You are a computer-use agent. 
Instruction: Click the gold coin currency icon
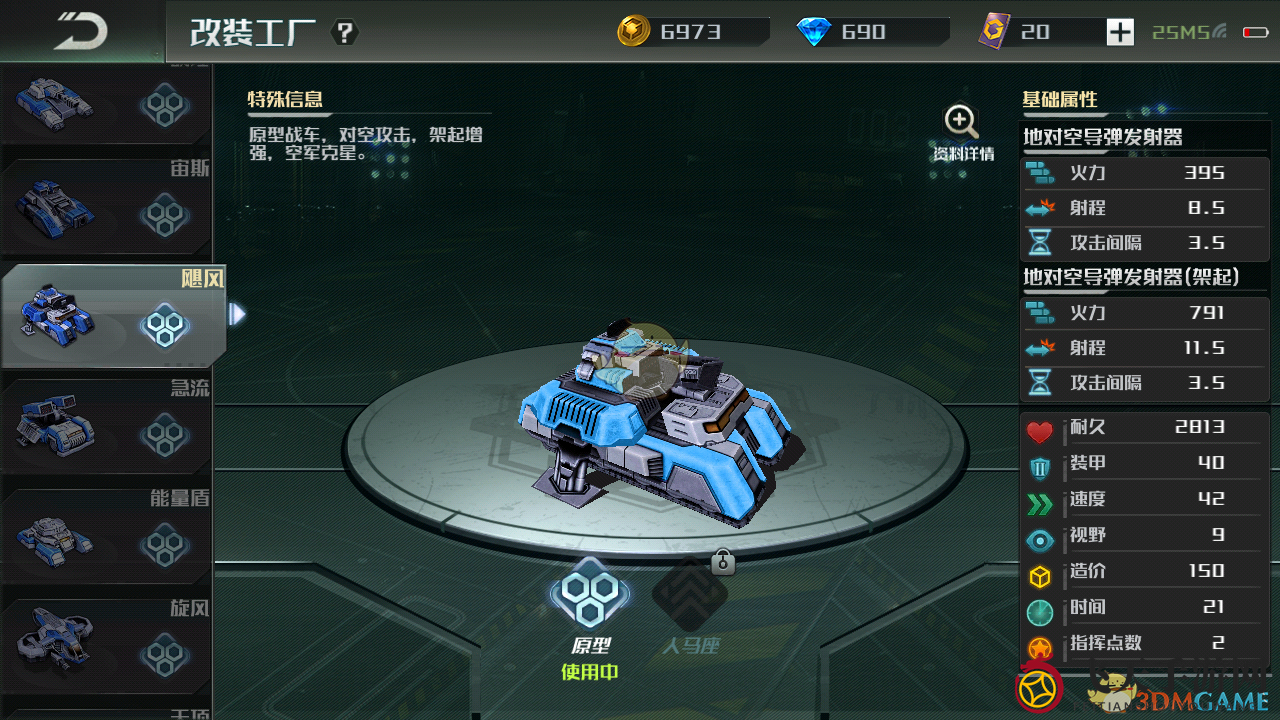pos(633,32)
